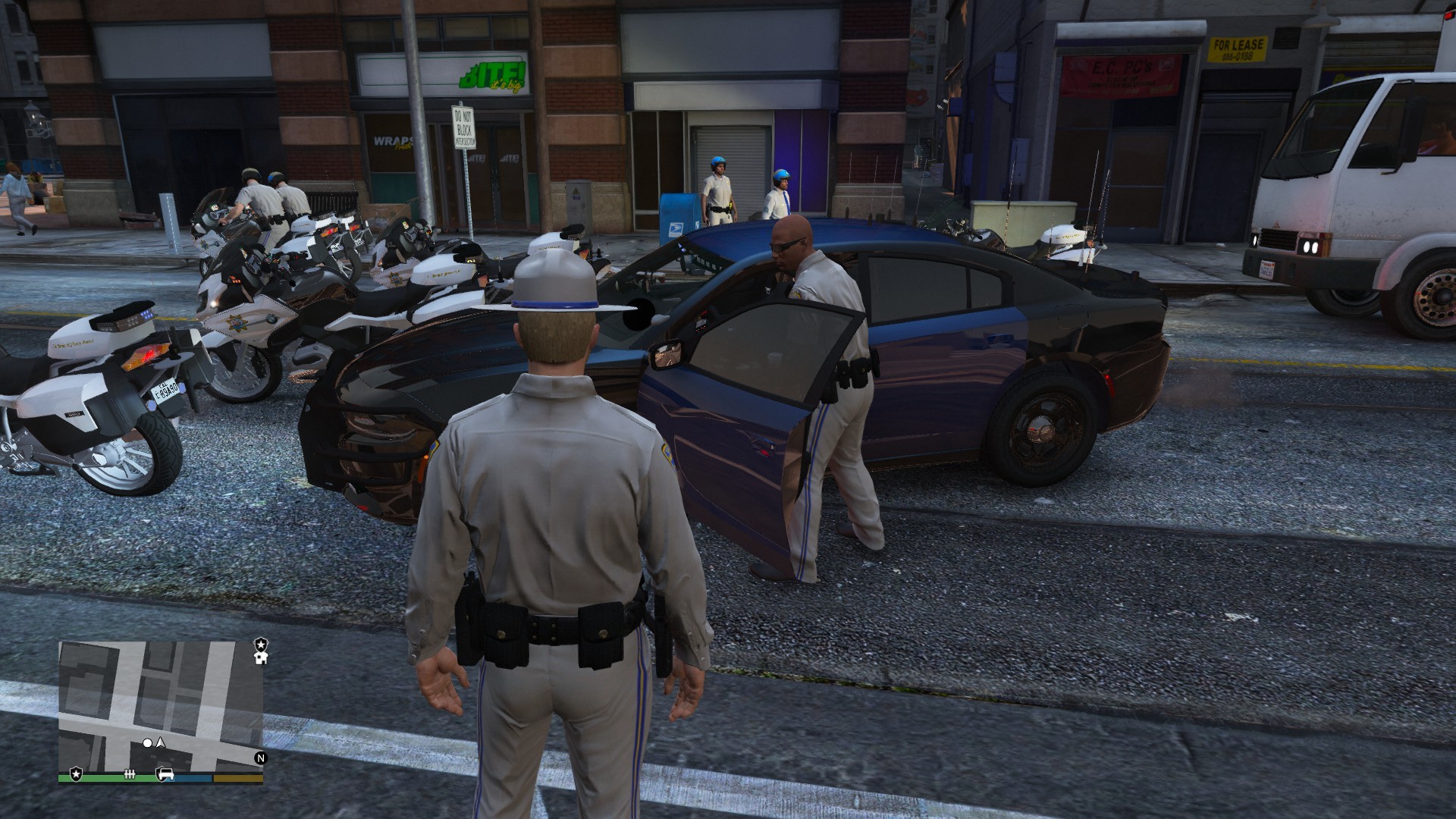Image resolution: width=1456 pixels, height=819 pixels.
Task: Select the white car blip on minimap edge
Action: [x=166, y=773]
